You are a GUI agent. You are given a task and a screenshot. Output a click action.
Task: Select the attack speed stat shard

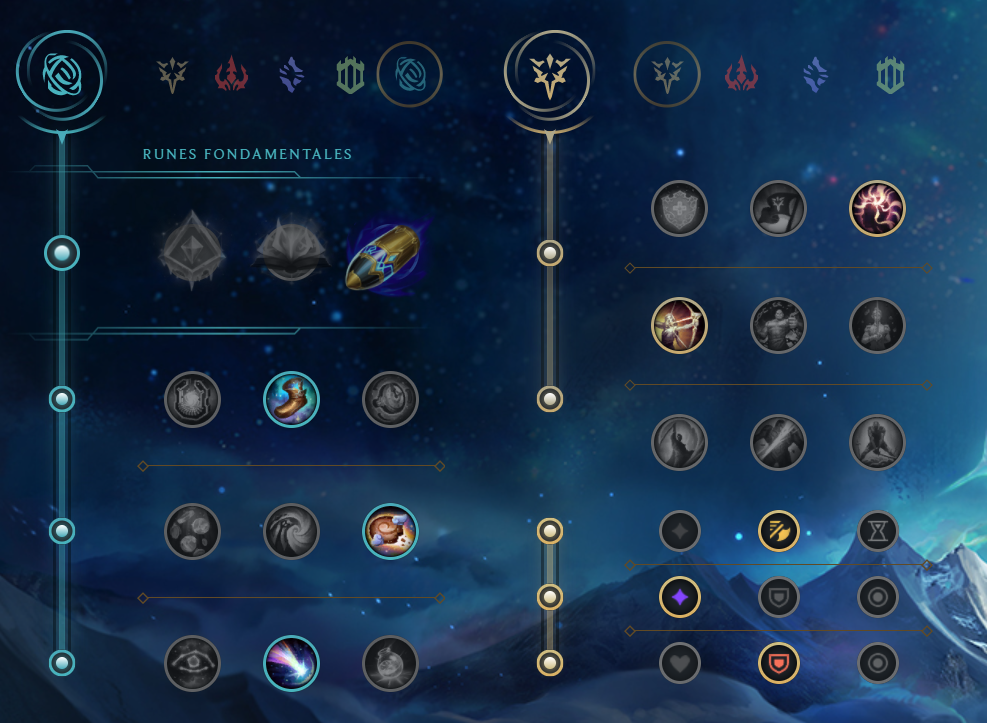[x=778, y=531]
